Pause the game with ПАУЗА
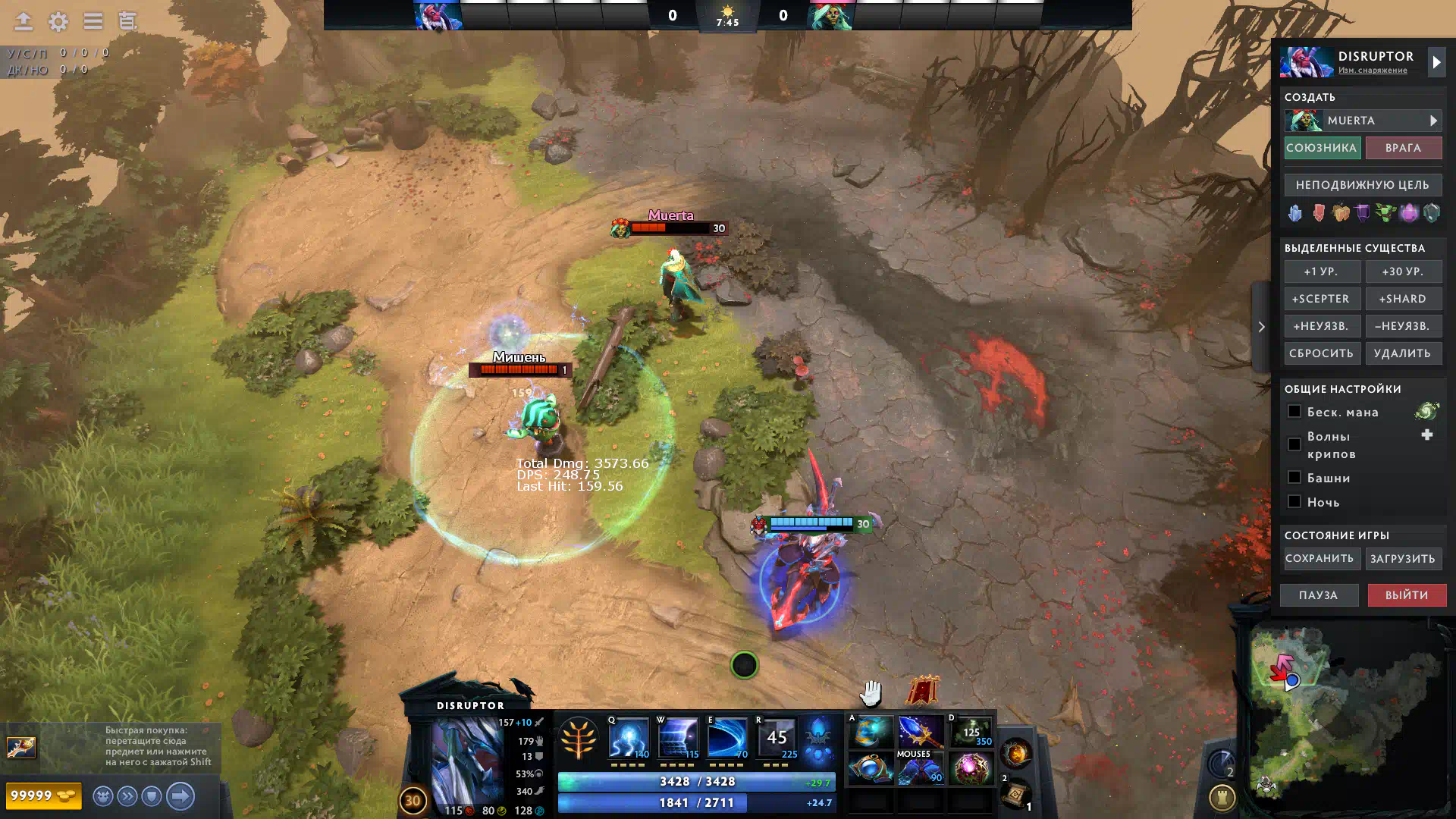This screenshot has width=1456, height=819. [1319, 595]
